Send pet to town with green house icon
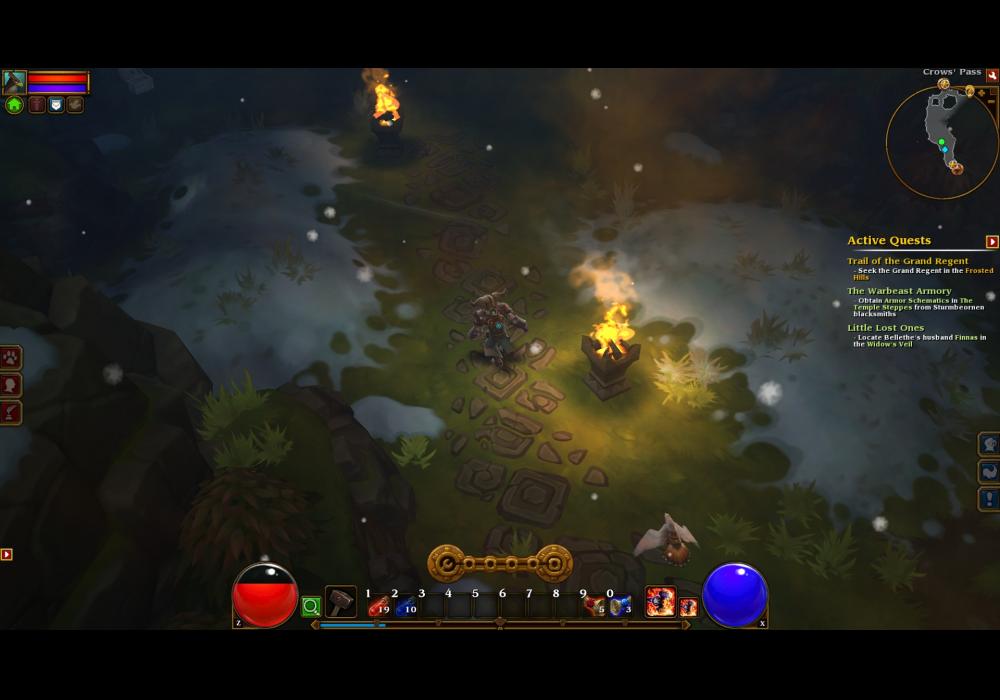 (14, 104)
